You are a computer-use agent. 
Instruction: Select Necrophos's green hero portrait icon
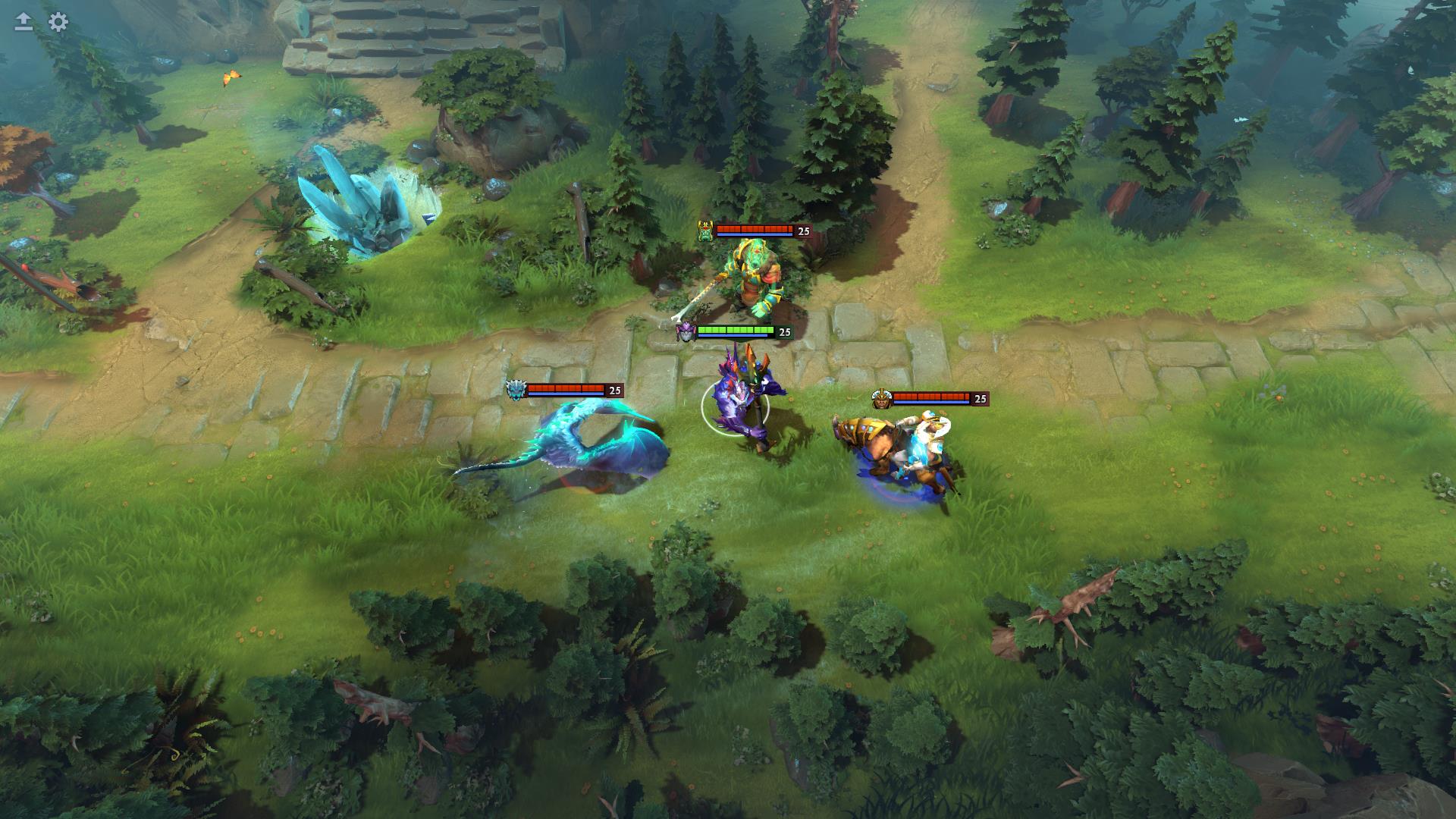coord(704,231)
